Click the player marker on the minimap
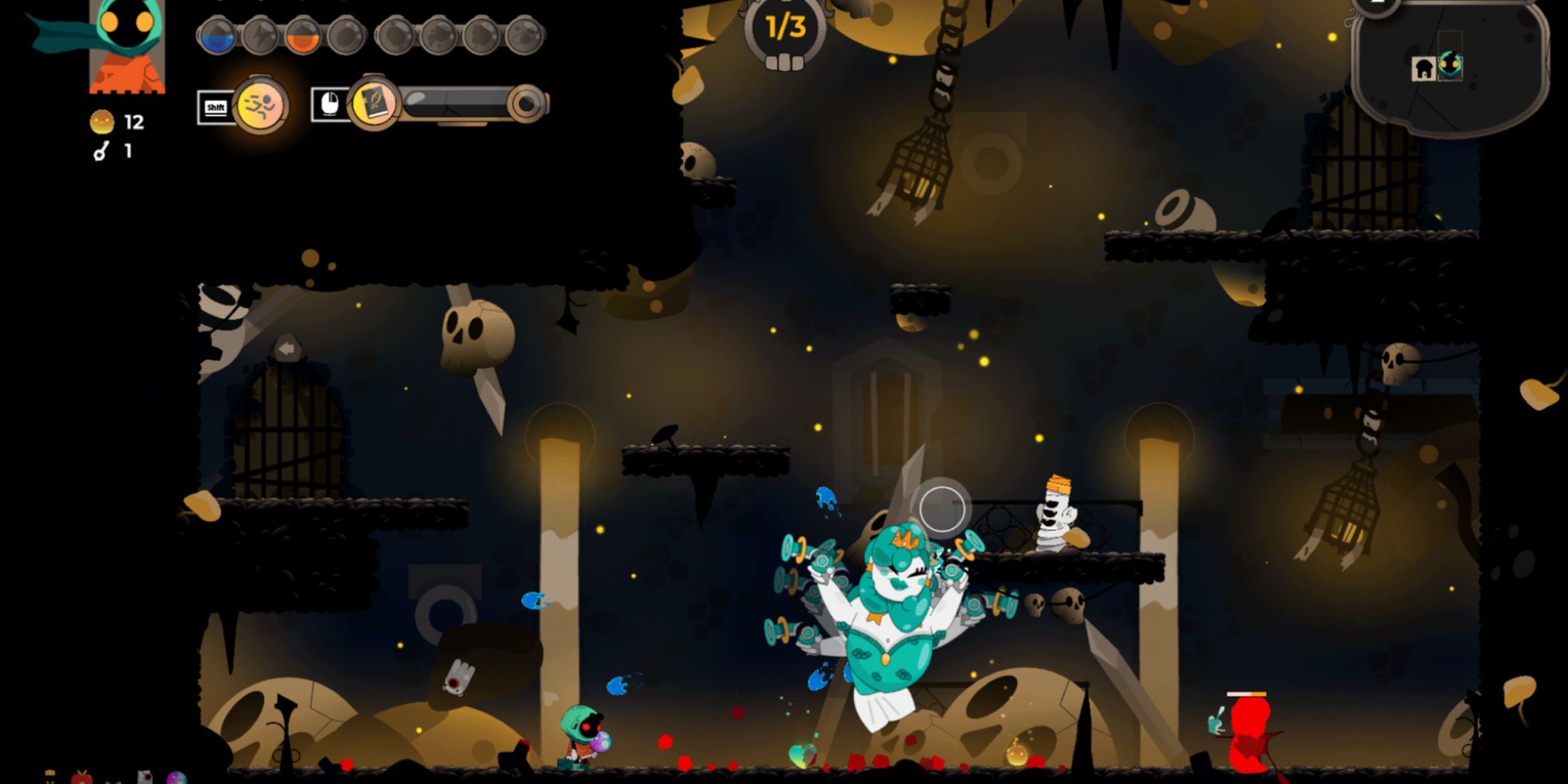 1450,65
